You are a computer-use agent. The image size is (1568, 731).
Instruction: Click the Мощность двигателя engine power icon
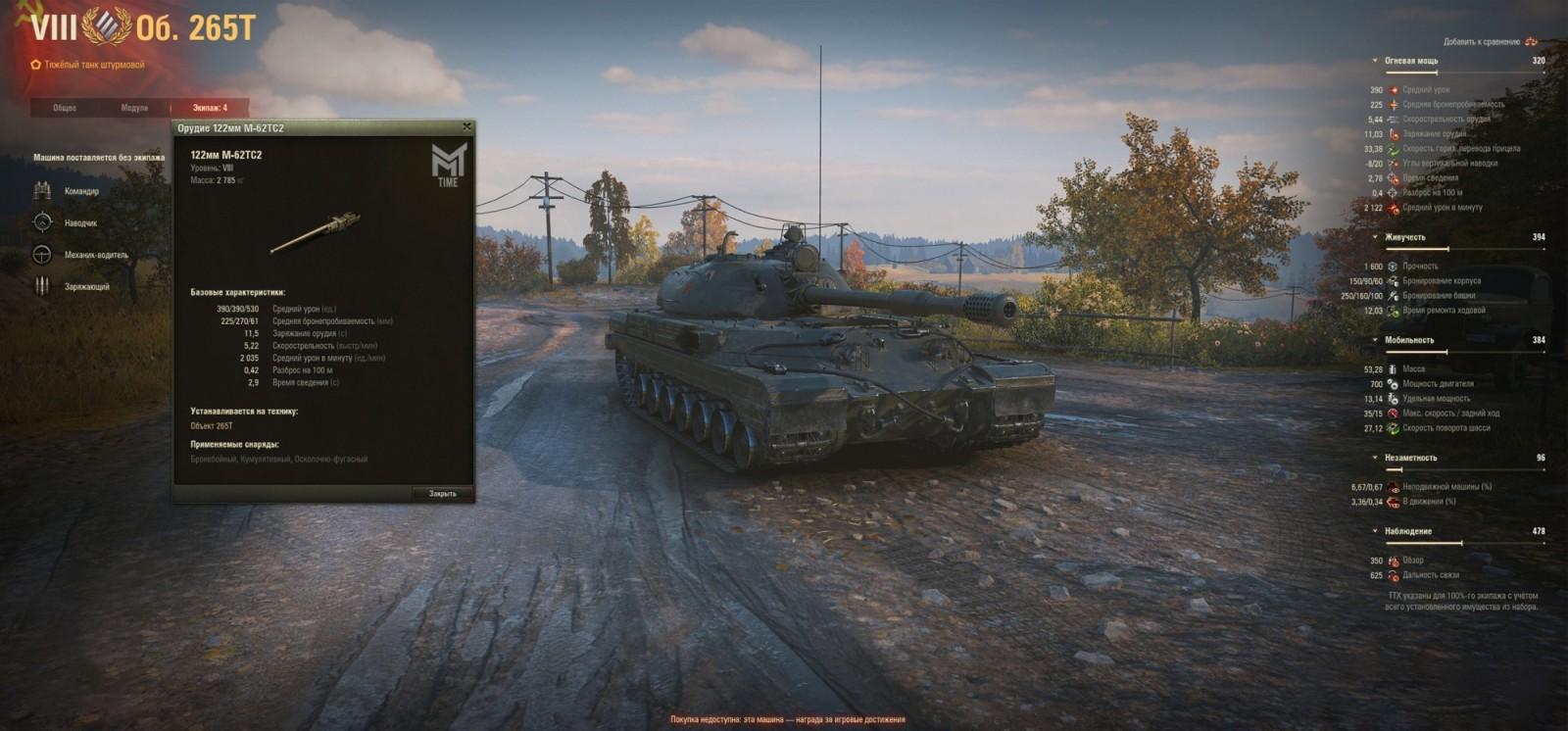pos(1392,382)
